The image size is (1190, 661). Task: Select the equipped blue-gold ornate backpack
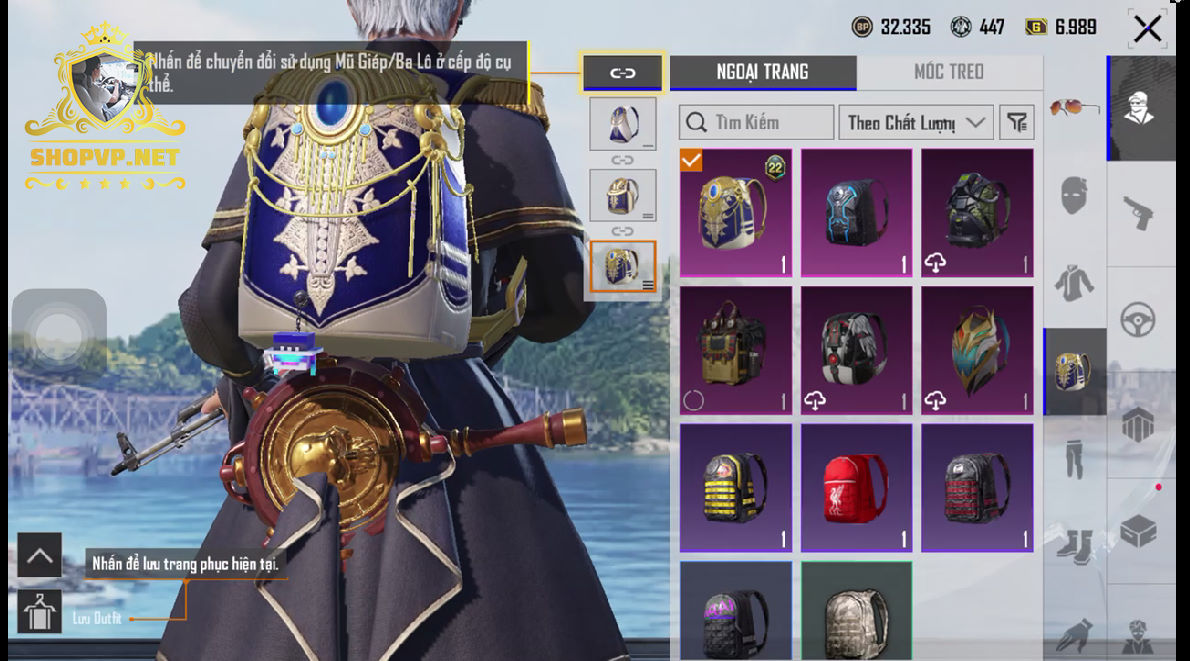736,213
